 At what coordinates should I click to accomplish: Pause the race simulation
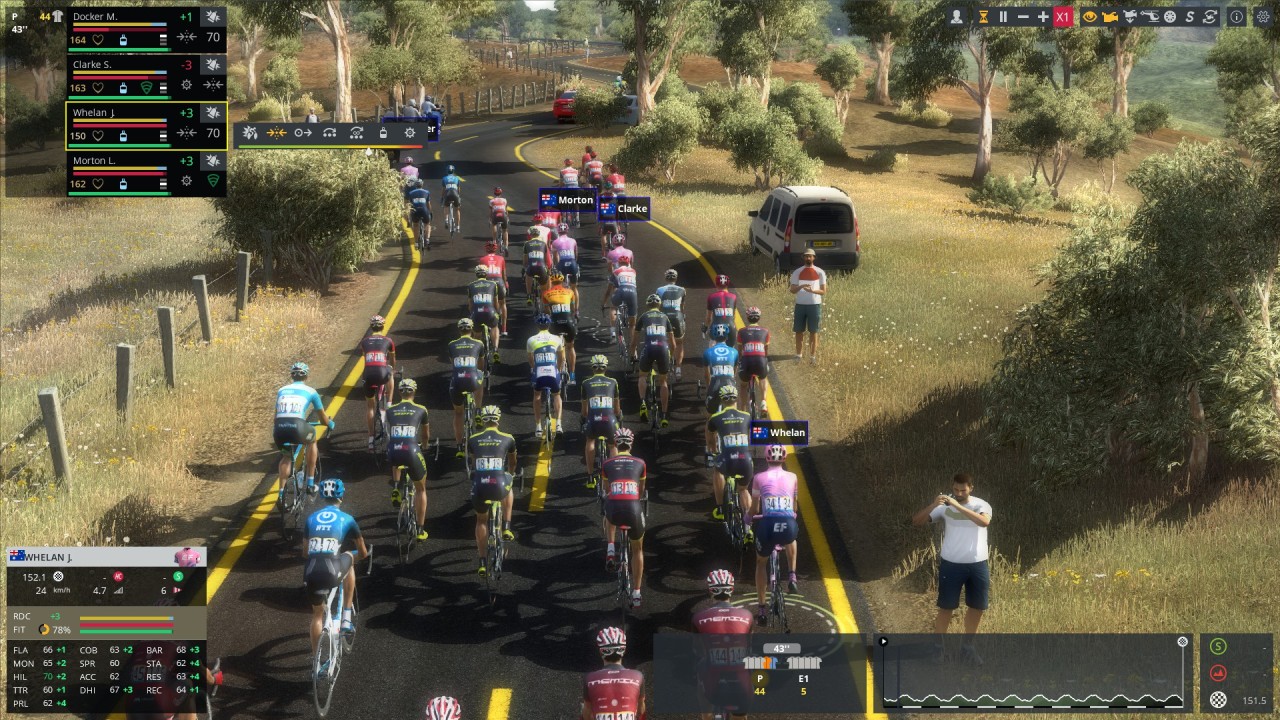1003,17
